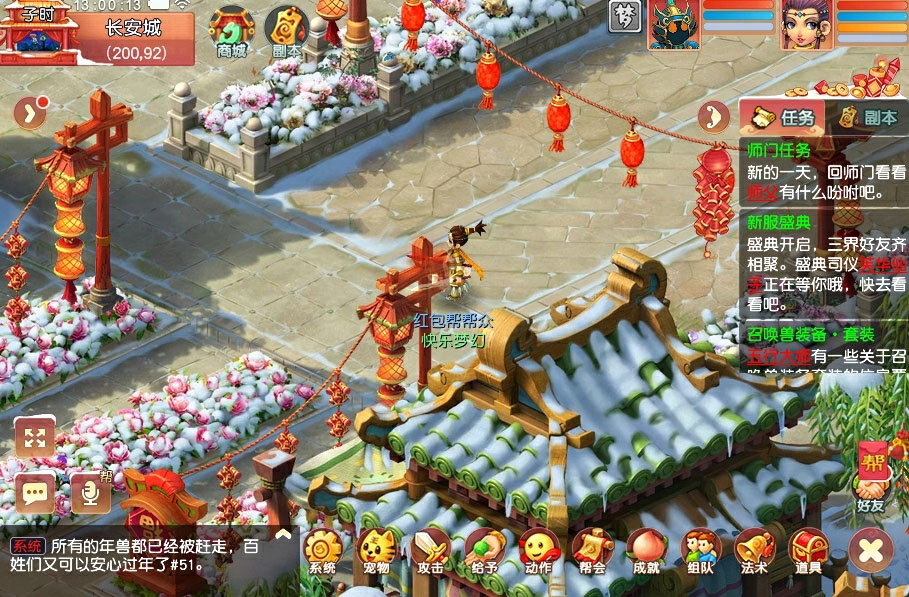Image resolution: width=909 pixels, height=597 pixels.
Task: Open the 帮会 guild menu
Action: 592,551
